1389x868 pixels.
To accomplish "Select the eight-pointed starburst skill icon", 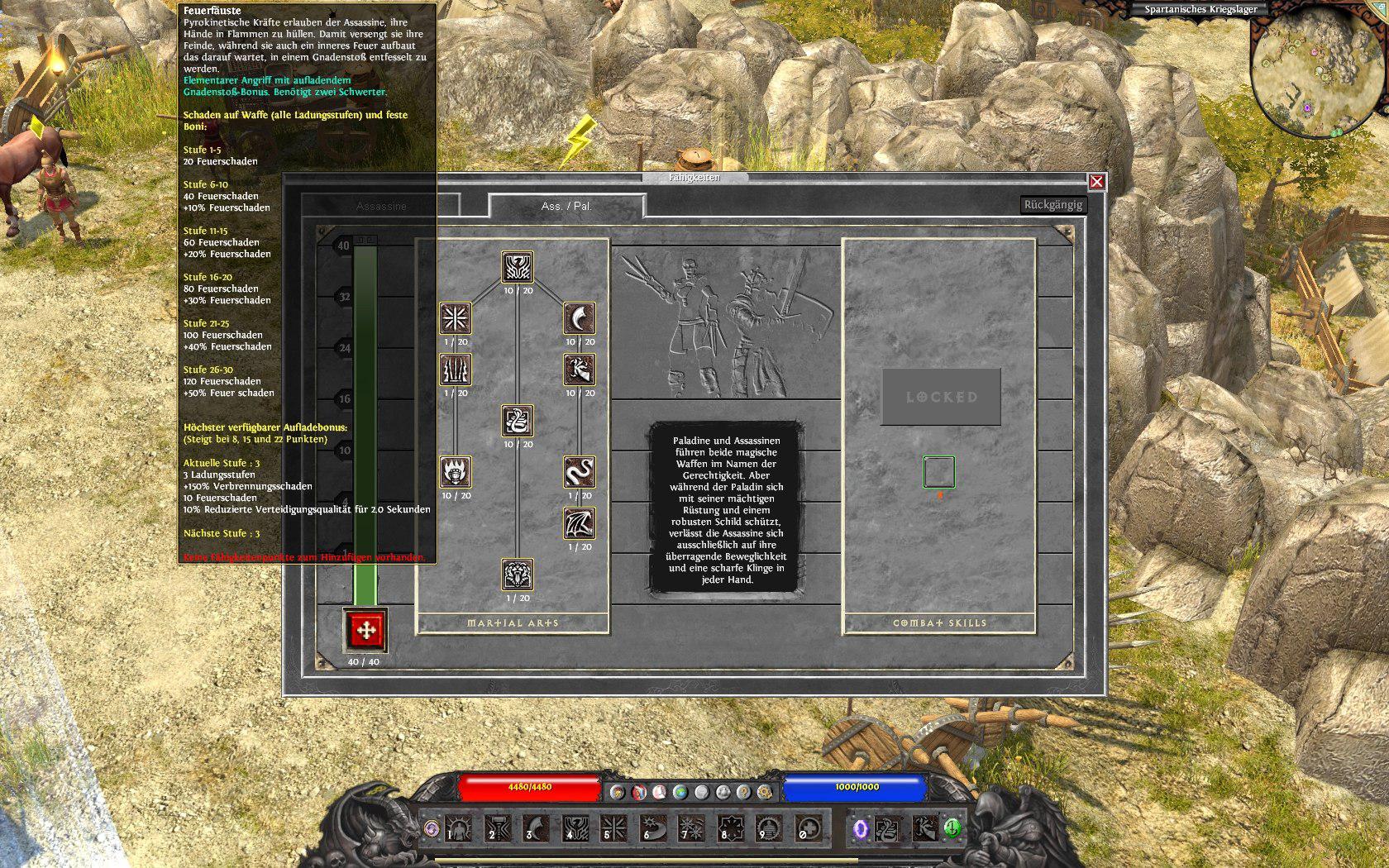I will coord(456,318).
